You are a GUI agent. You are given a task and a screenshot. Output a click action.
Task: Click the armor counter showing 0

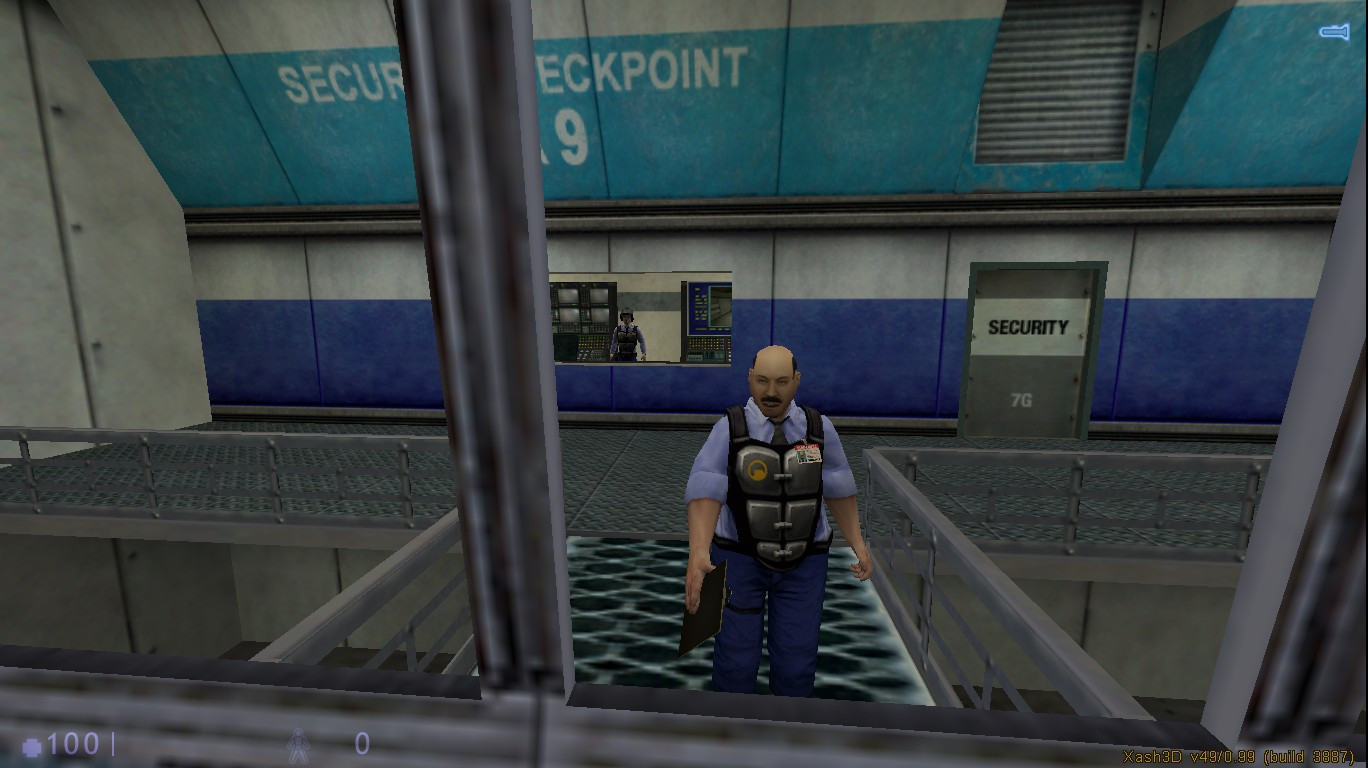(360, 744)
